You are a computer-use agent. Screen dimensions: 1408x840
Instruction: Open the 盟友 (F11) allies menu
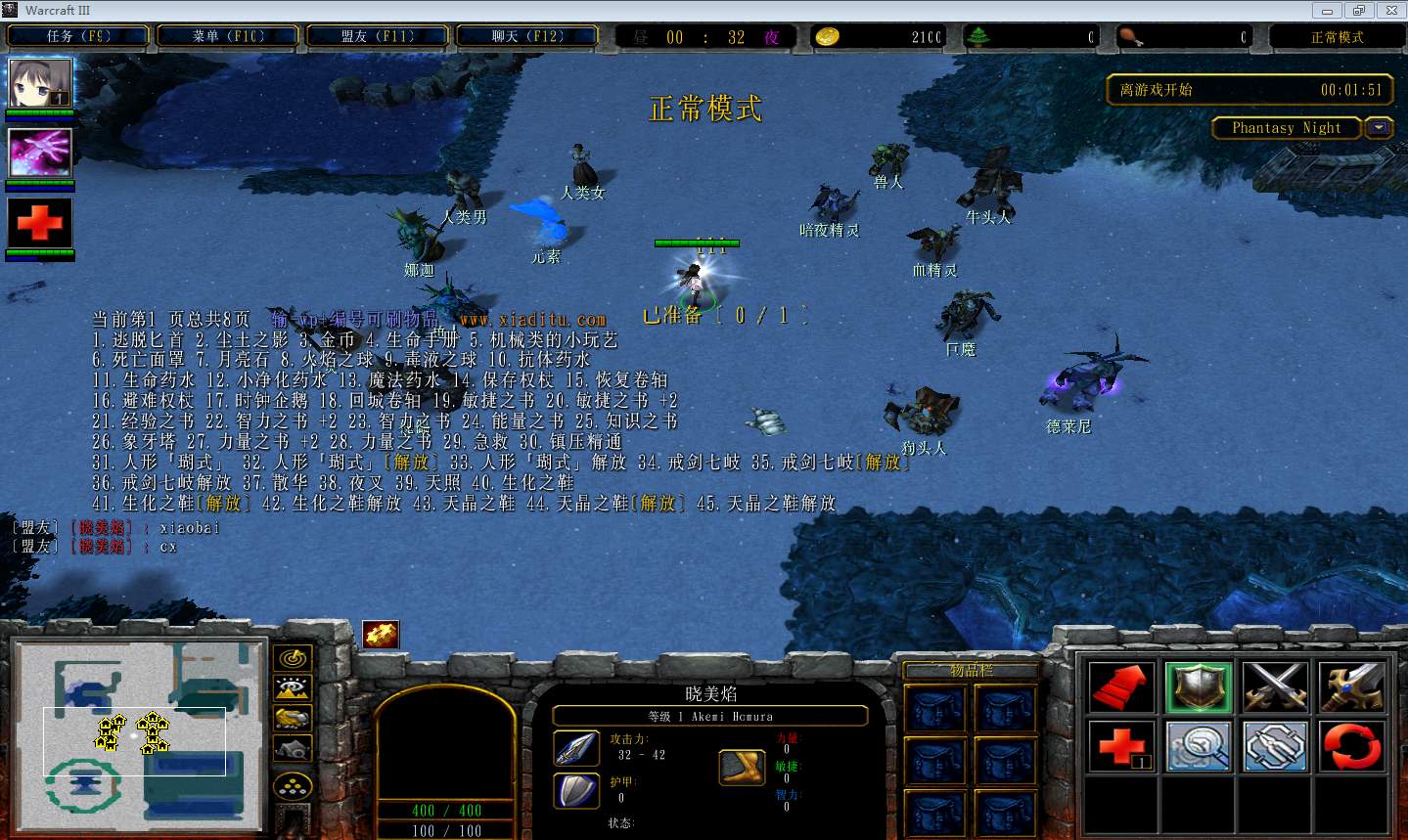tap(378, 37)
